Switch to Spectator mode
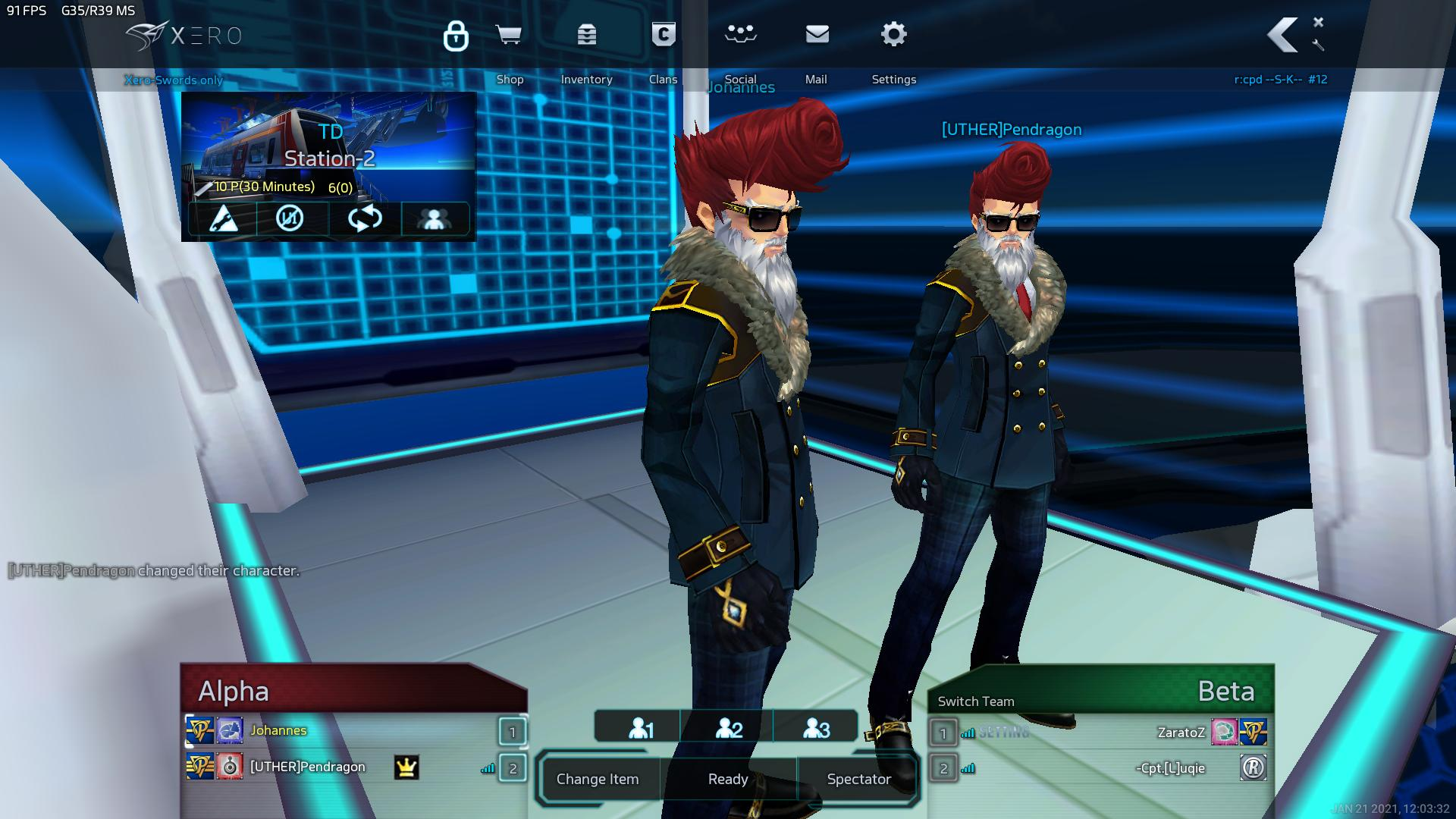1456x819 pixels. point(858,779)
